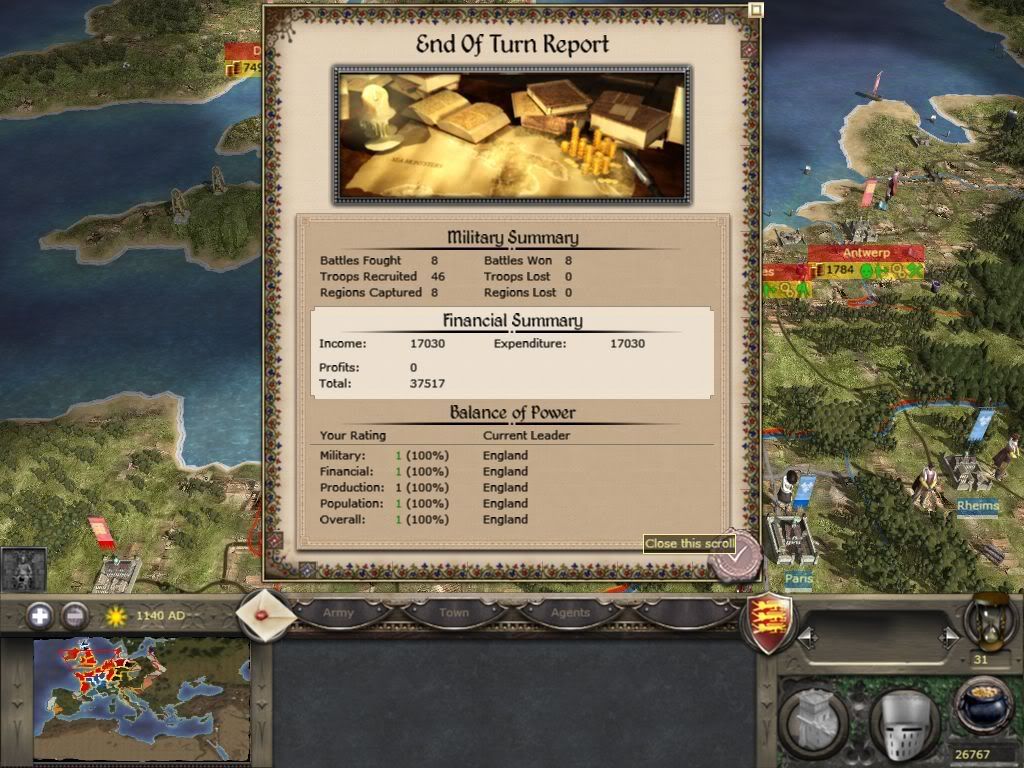Open the recruitment knight helmet button
1024x768 pixels.
click(903, 719)
